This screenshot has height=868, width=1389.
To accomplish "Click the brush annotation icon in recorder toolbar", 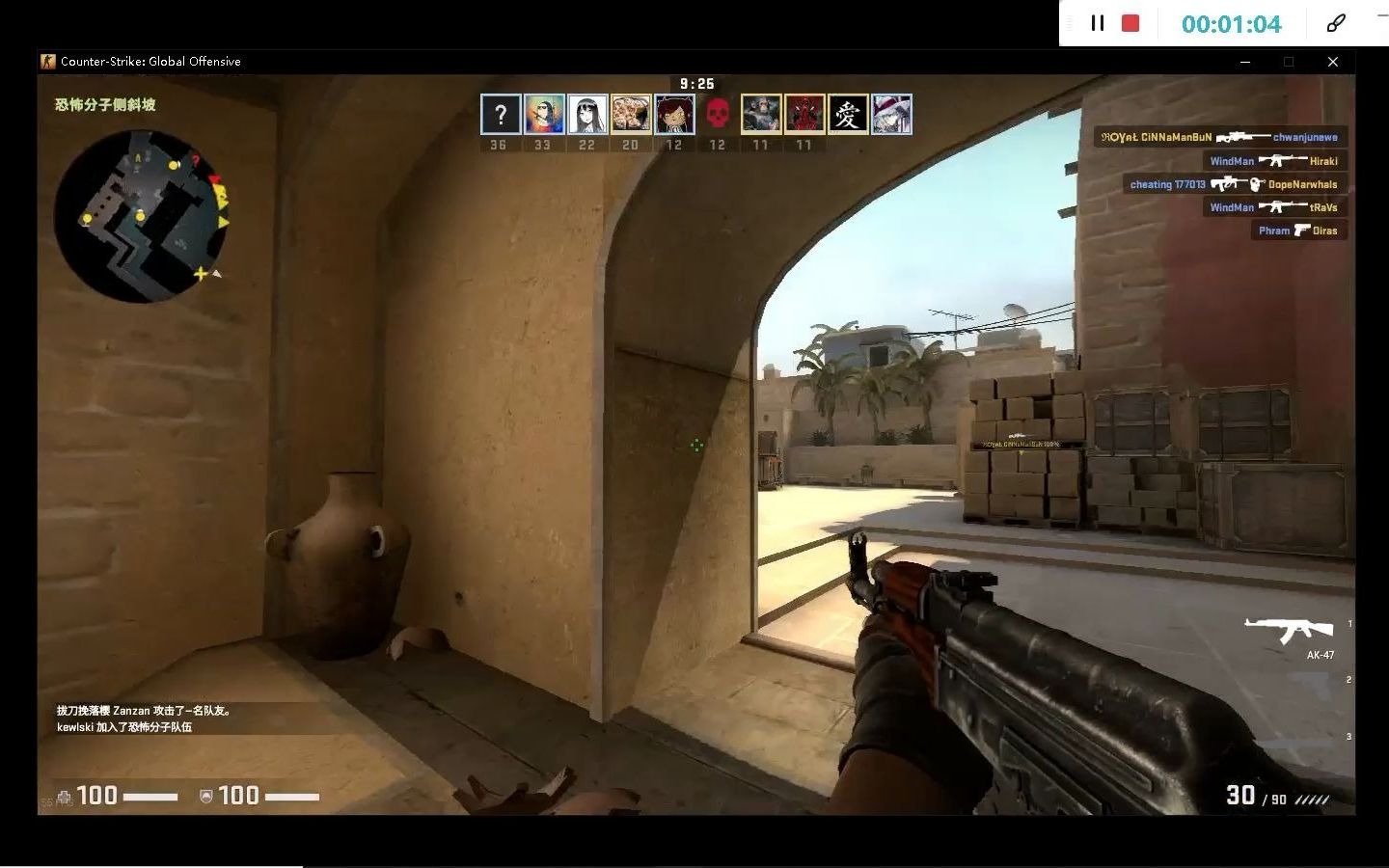I will tap(1336, 23).
